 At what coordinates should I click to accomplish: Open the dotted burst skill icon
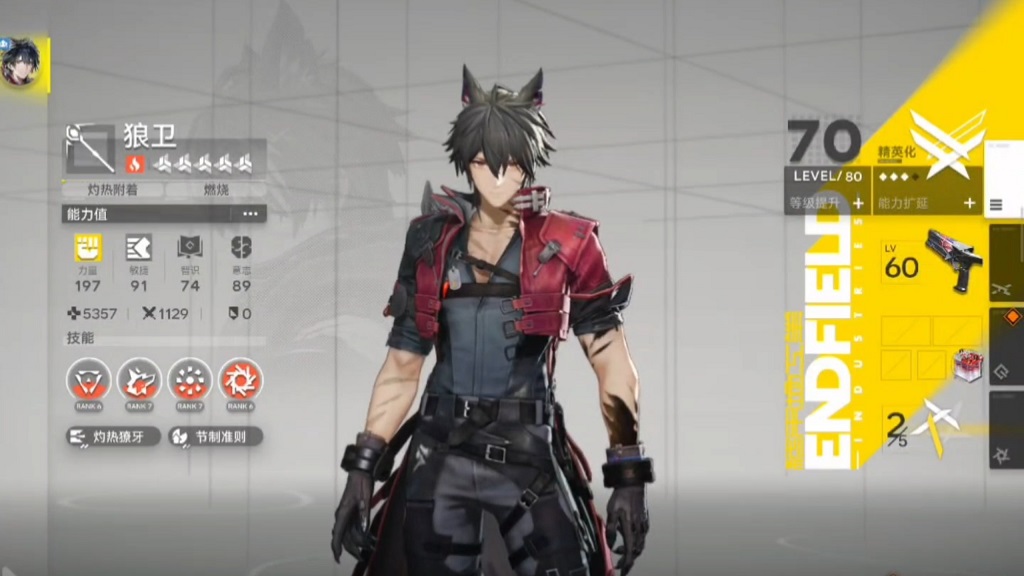[189, 380]
